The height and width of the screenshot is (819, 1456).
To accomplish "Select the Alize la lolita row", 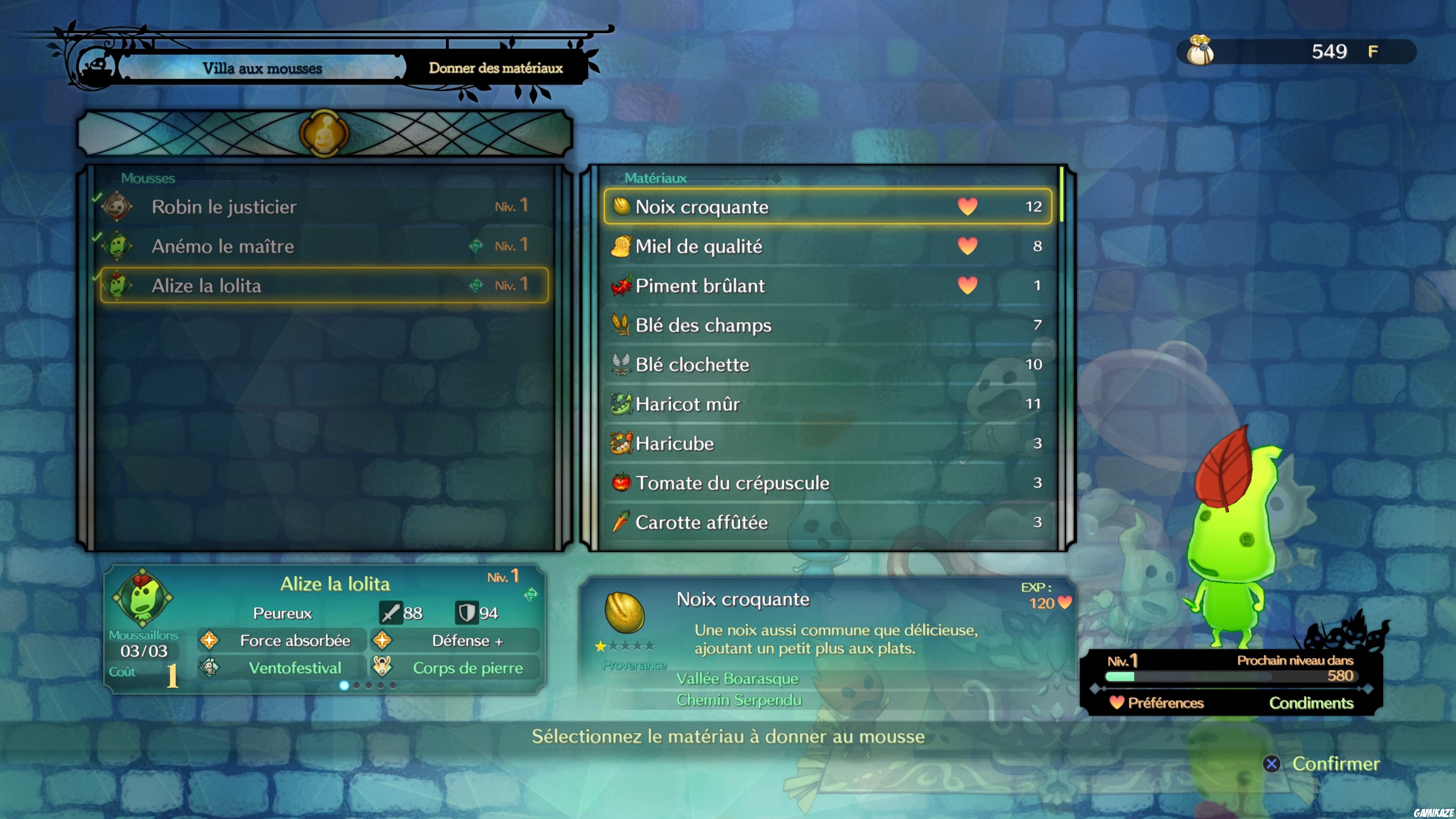I will (x=323, y=286).
